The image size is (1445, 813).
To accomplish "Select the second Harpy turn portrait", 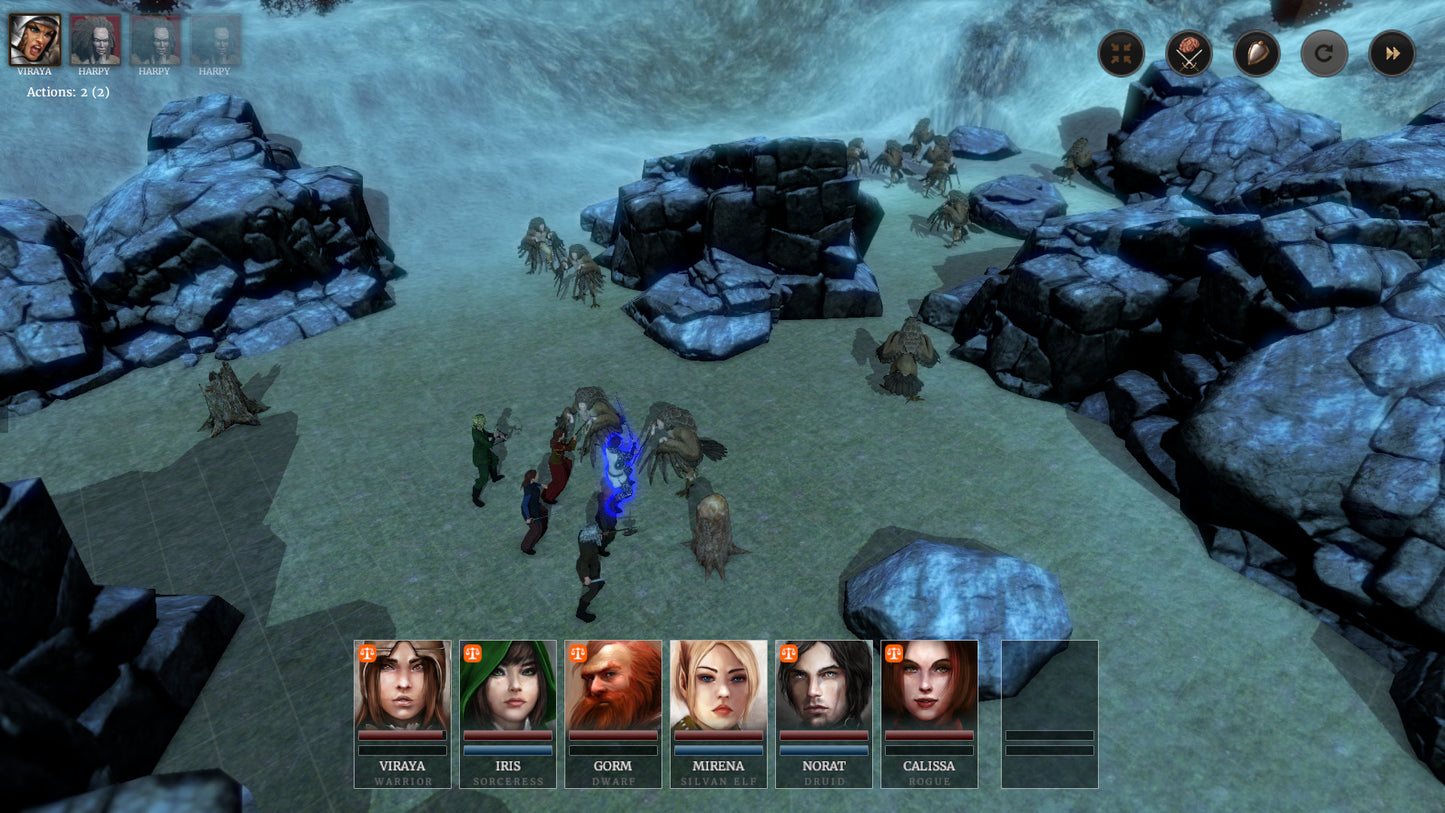I will (x=155, y=40).
